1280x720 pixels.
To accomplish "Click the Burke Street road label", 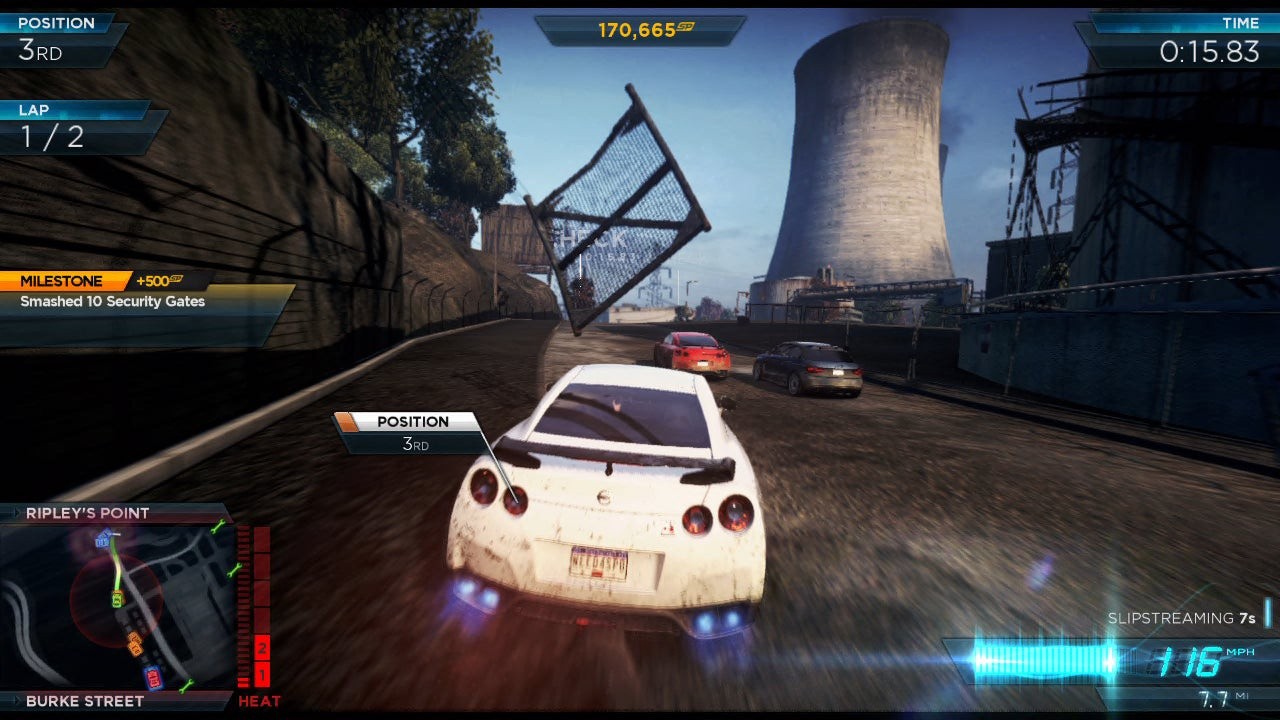I will 85,701.
